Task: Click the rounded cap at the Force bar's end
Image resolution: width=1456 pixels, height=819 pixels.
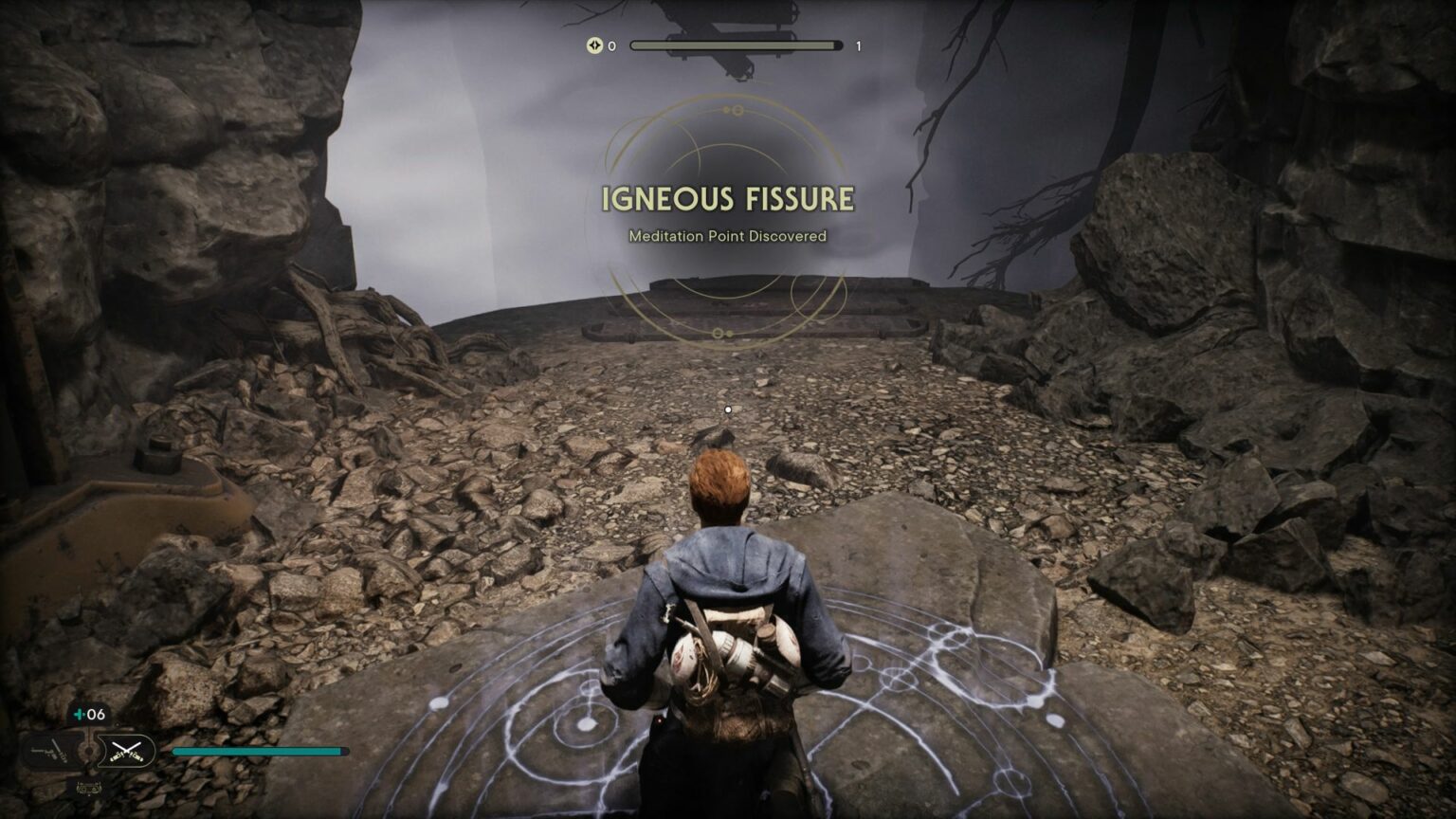Action: pyautogui.click(x=344, y=751)
